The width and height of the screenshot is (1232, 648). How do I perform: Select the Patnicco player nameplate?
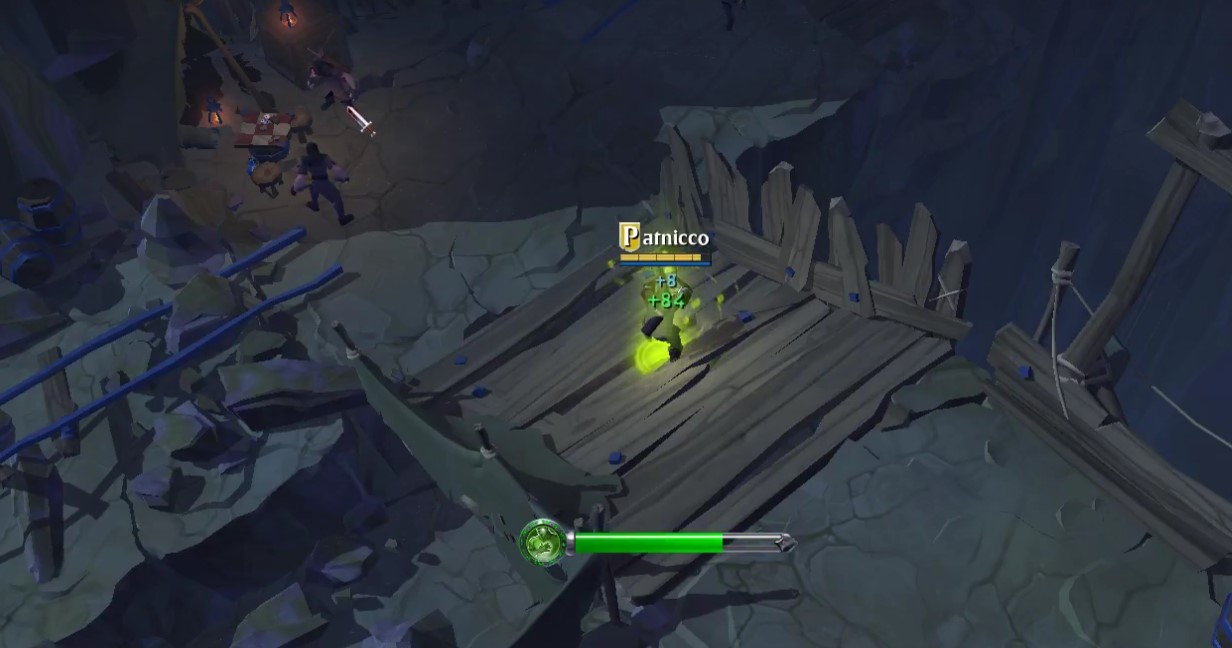pyautogui.click(x=665, y=238)
